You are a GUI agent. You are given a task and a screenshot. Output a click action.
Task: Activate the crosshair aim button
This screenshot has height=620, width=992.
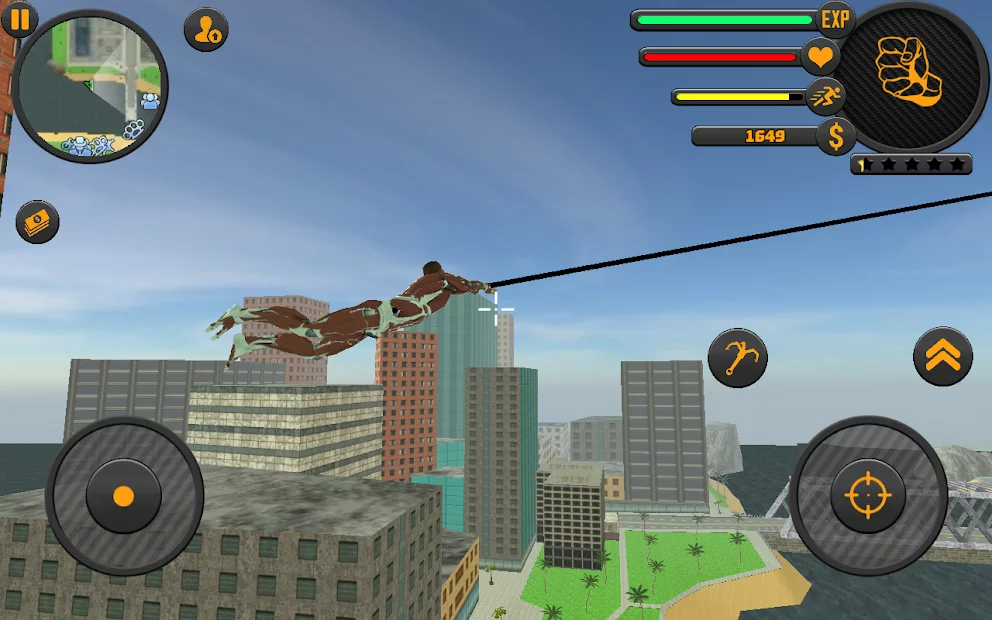pos(867,495)
